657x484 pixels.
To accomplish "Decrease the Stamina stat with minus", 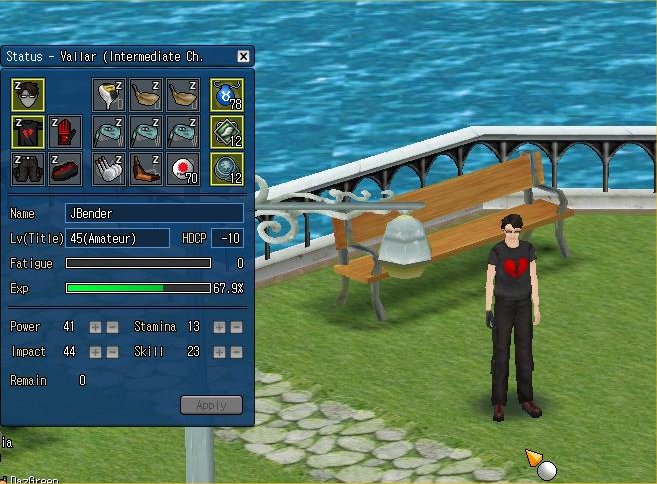I will click(x=236, y=327).
